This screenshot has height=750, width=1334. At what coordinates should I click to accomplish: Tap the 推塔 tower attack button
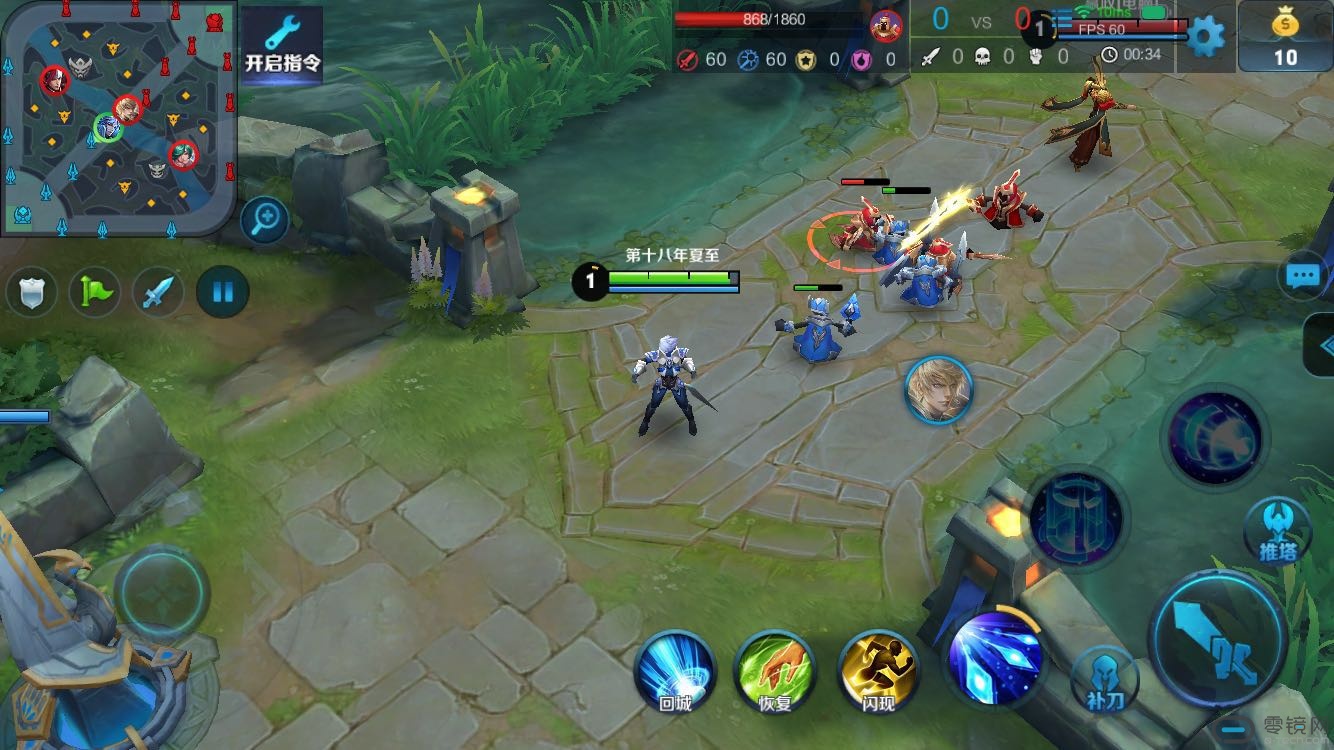point(1278,531)
